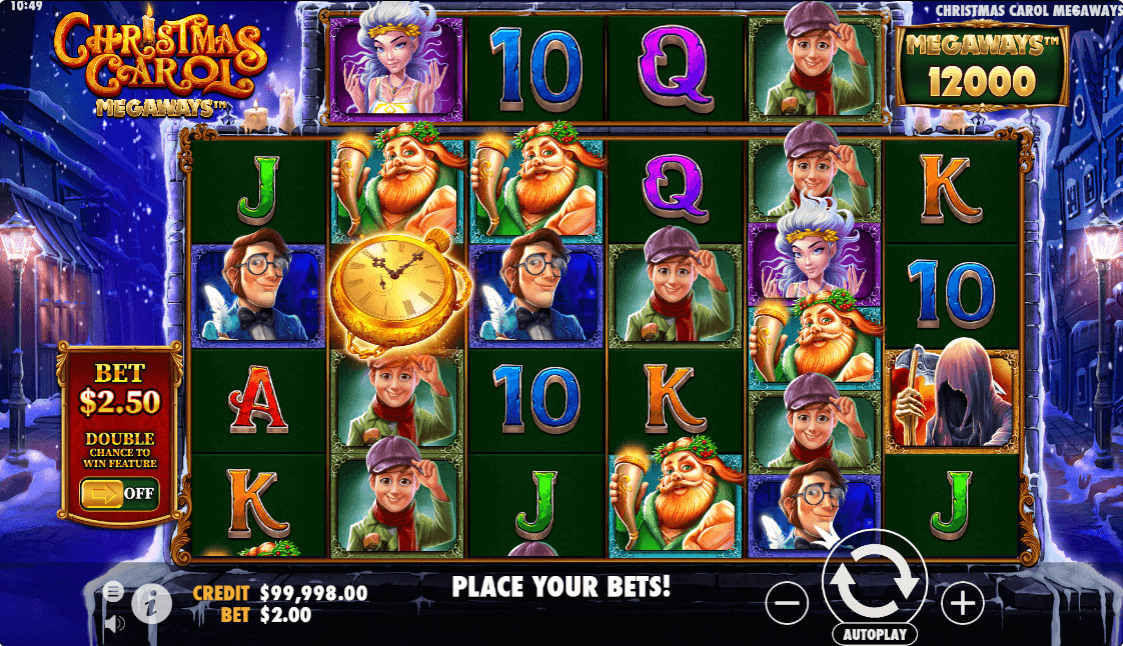Toggle the sound speaker icon
The width and height of the screenshot is (1123, 646).
(114, 623)
